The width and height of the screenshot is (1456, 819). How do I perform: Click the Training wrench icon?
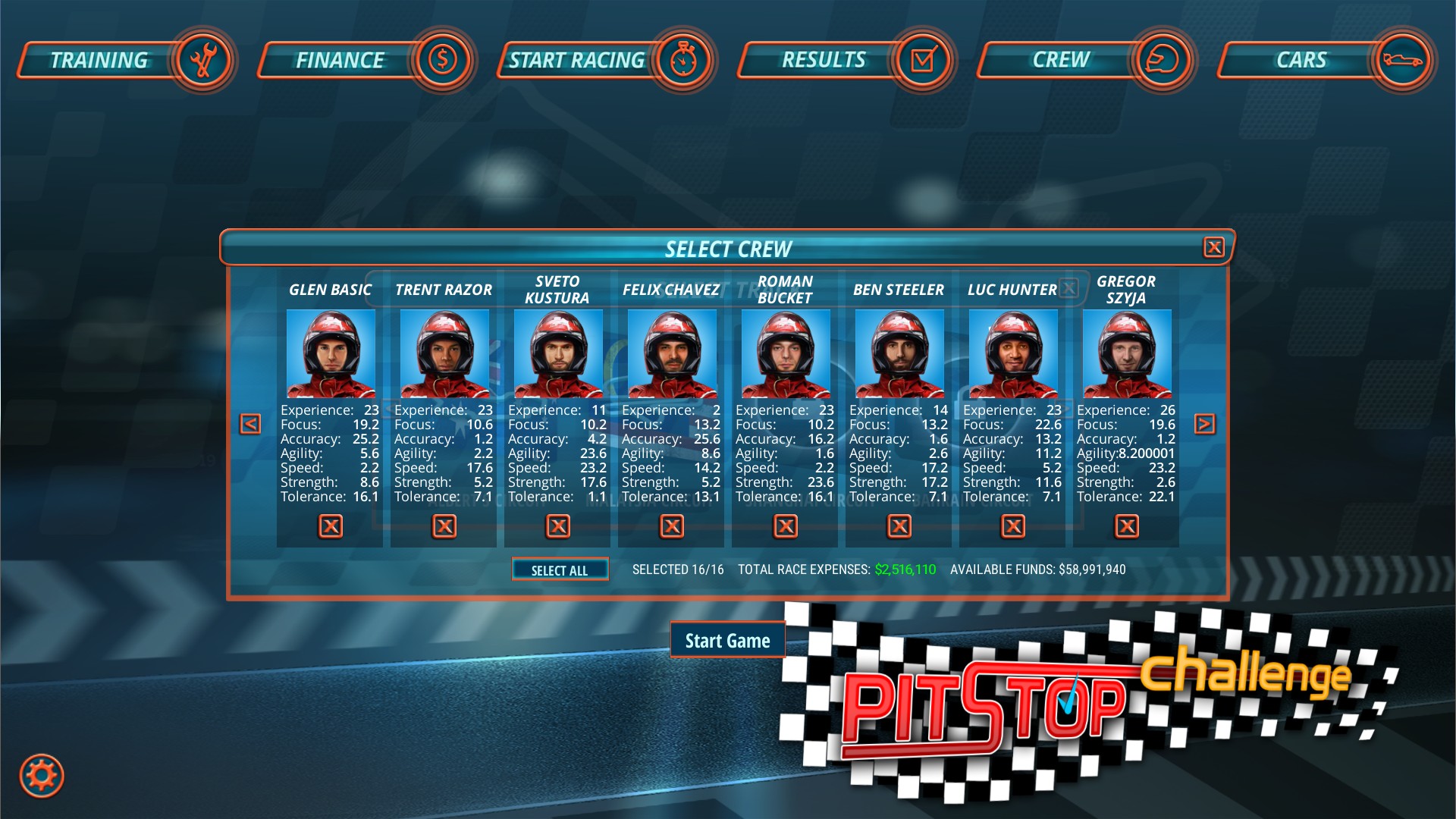tap(205, 61)
